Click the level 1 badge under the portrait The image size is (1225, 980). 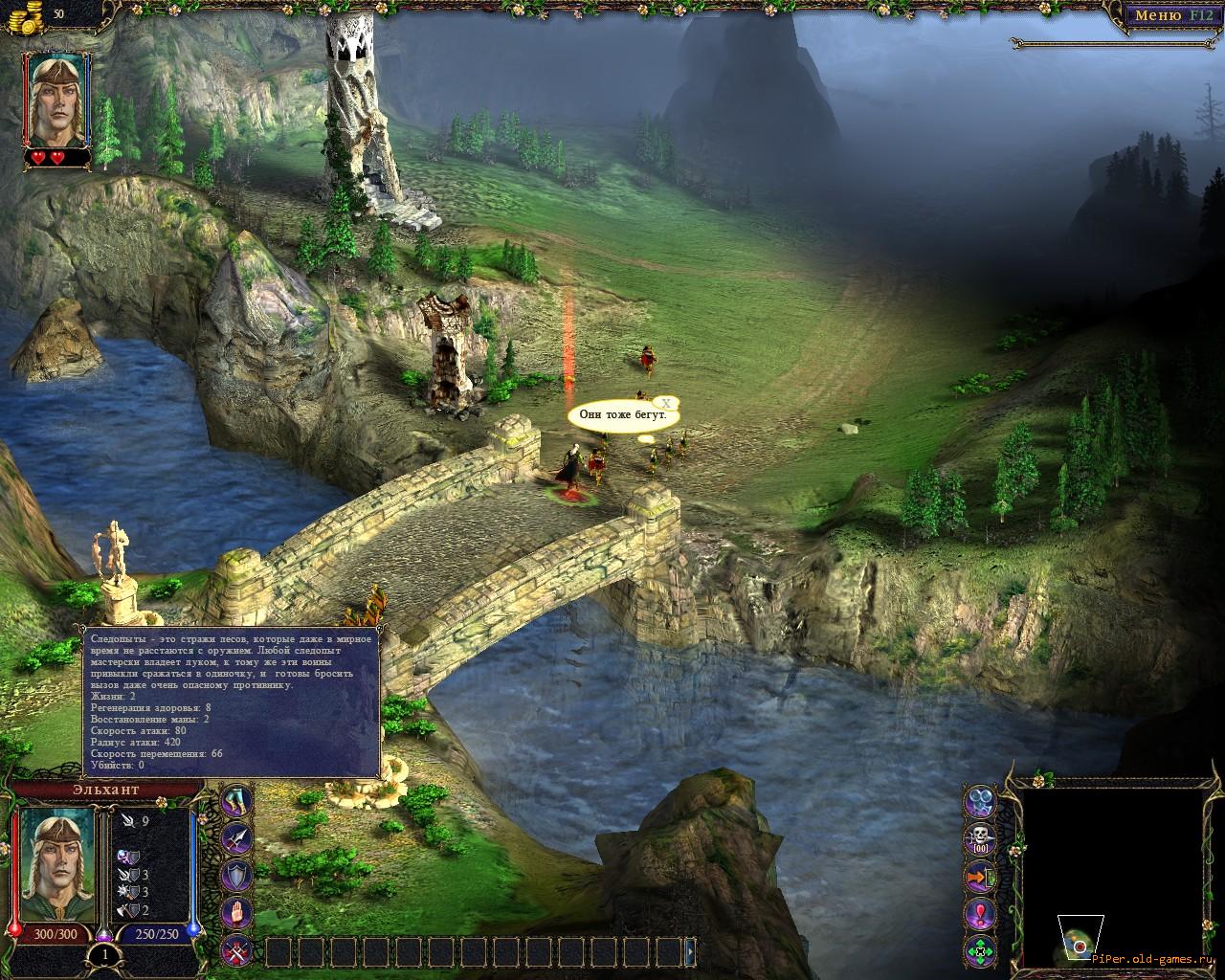pyautogui.click(x=103, y=954)
